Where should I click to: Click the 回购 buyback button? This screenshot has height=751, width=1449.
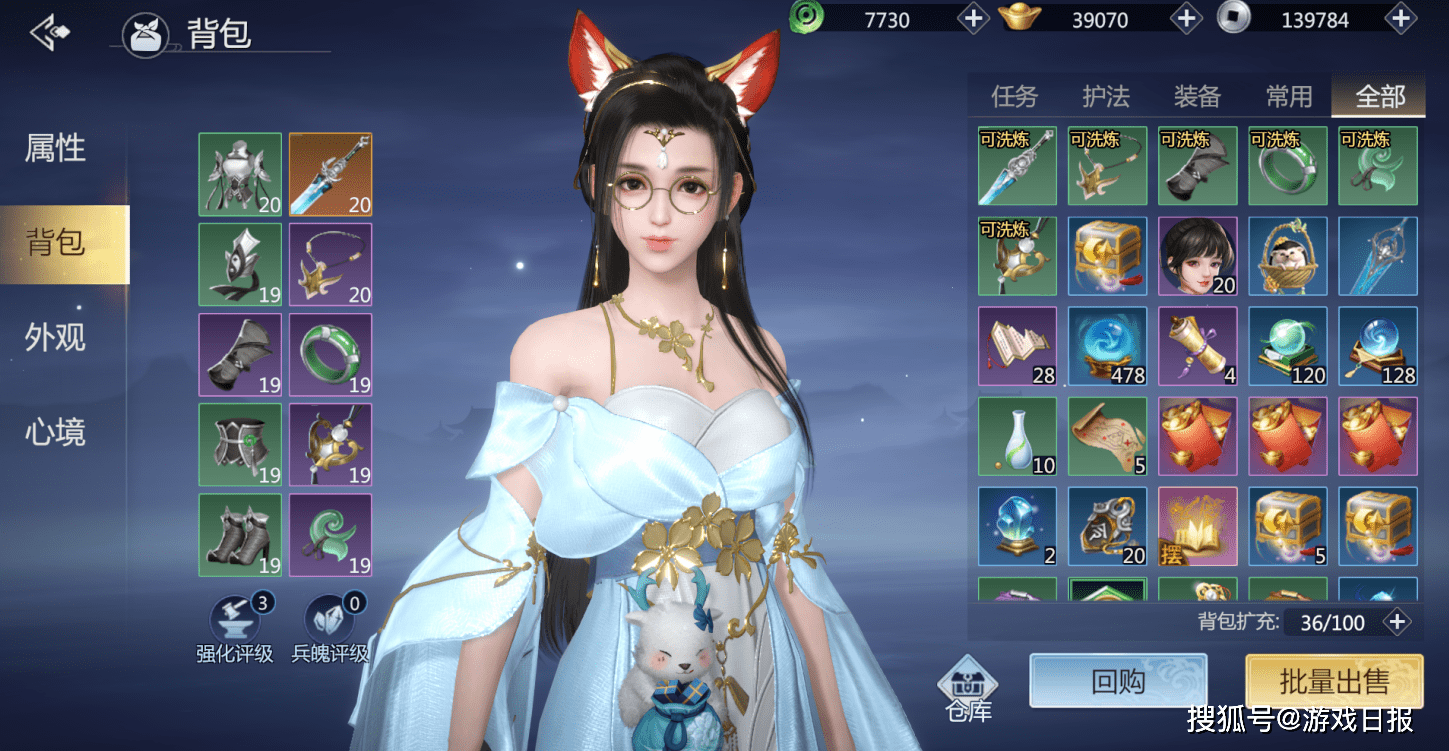1118,681
